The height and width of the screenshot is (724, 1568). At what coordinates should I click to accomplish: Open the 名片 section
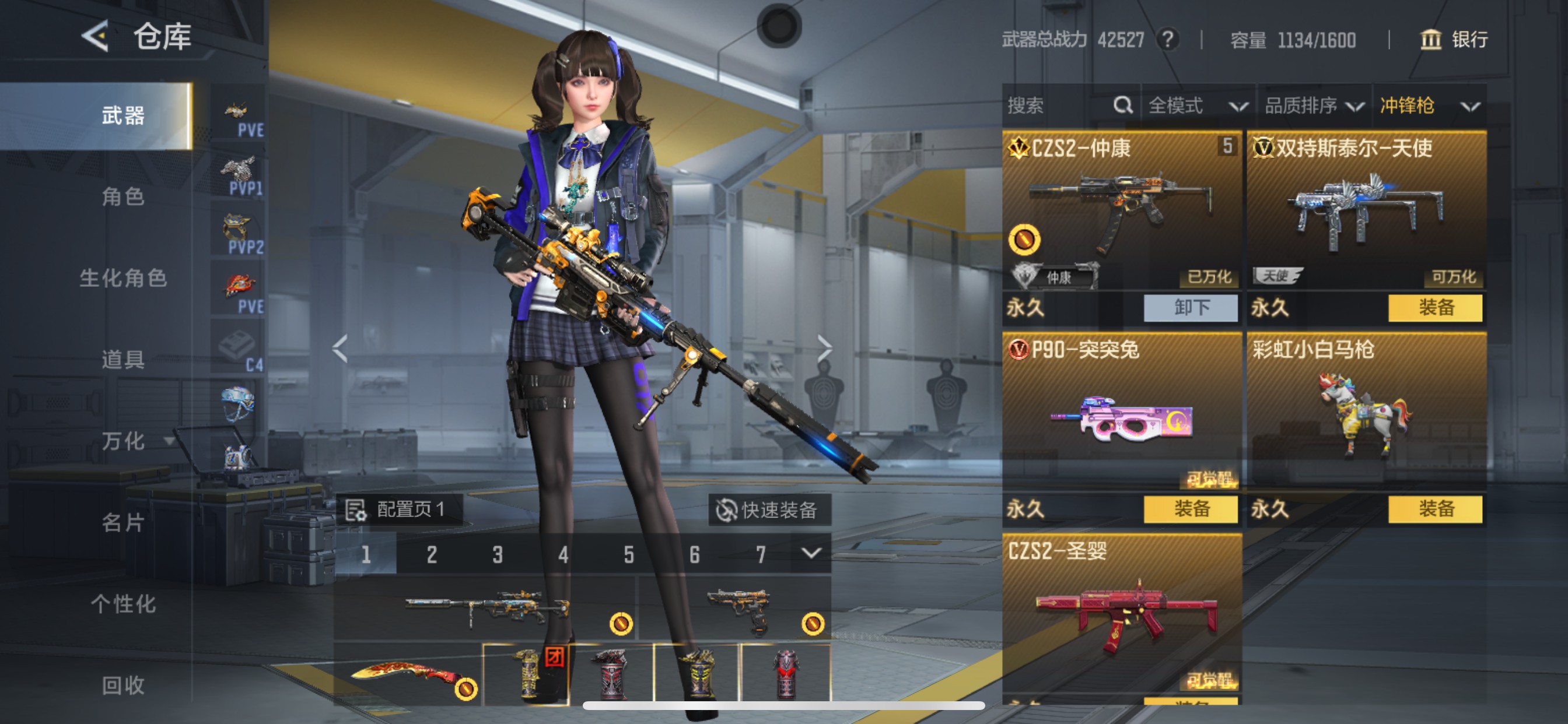tap(123, 522)
